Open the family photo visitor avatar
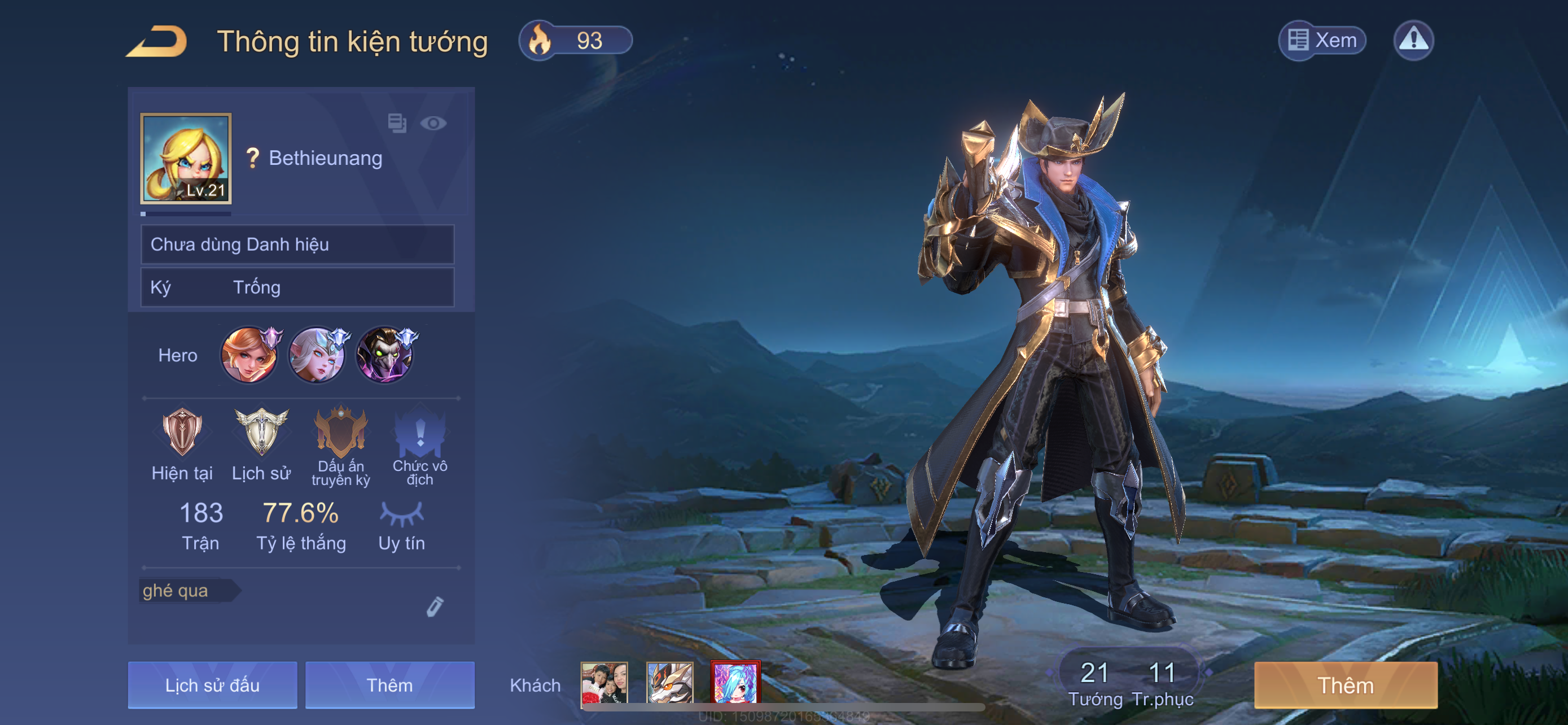This screenshot has width=1568, height=725. click(x=604, y=684)
